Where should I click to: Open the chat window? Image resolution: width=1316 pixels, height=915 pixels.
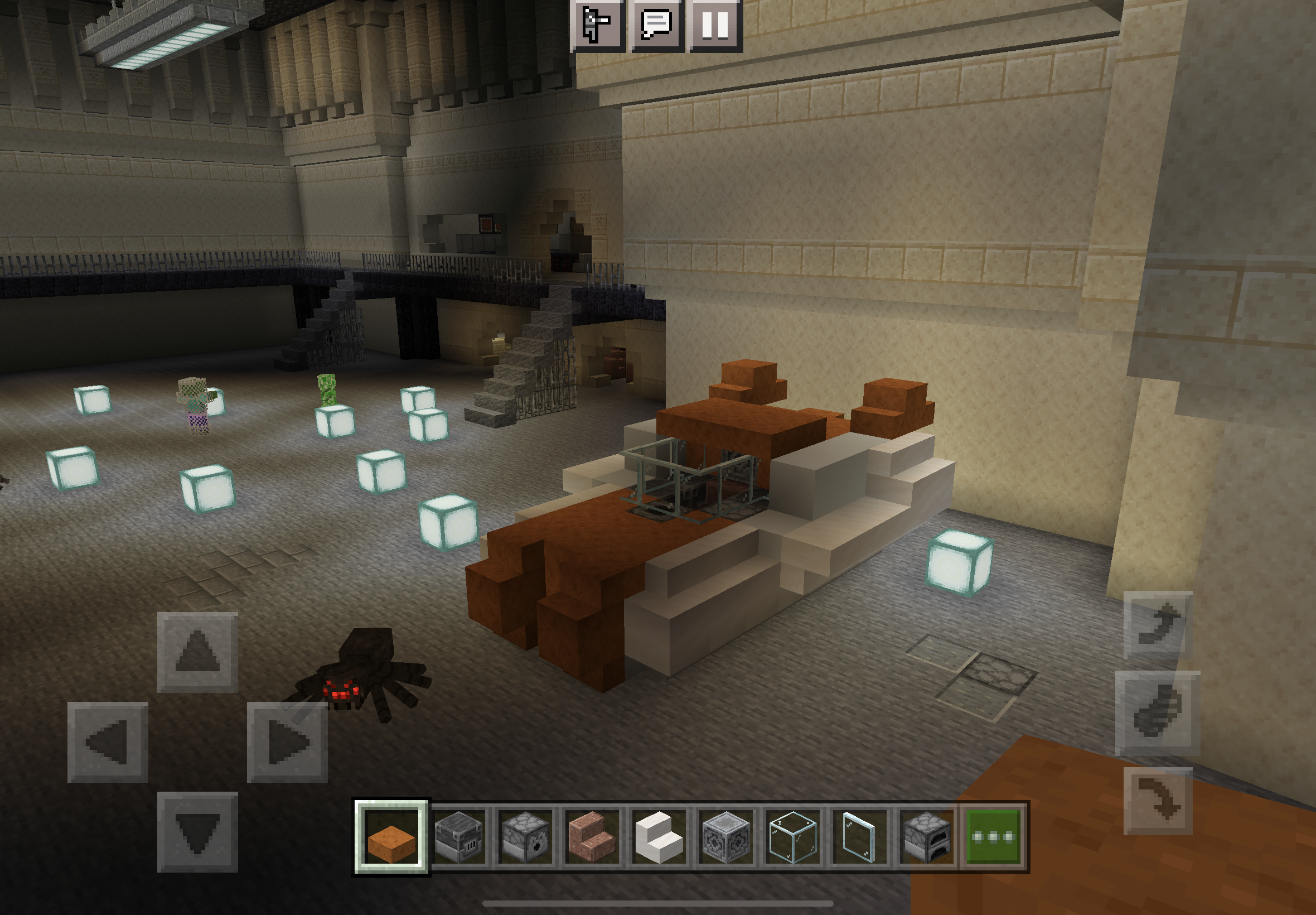(x=656, y=25)
